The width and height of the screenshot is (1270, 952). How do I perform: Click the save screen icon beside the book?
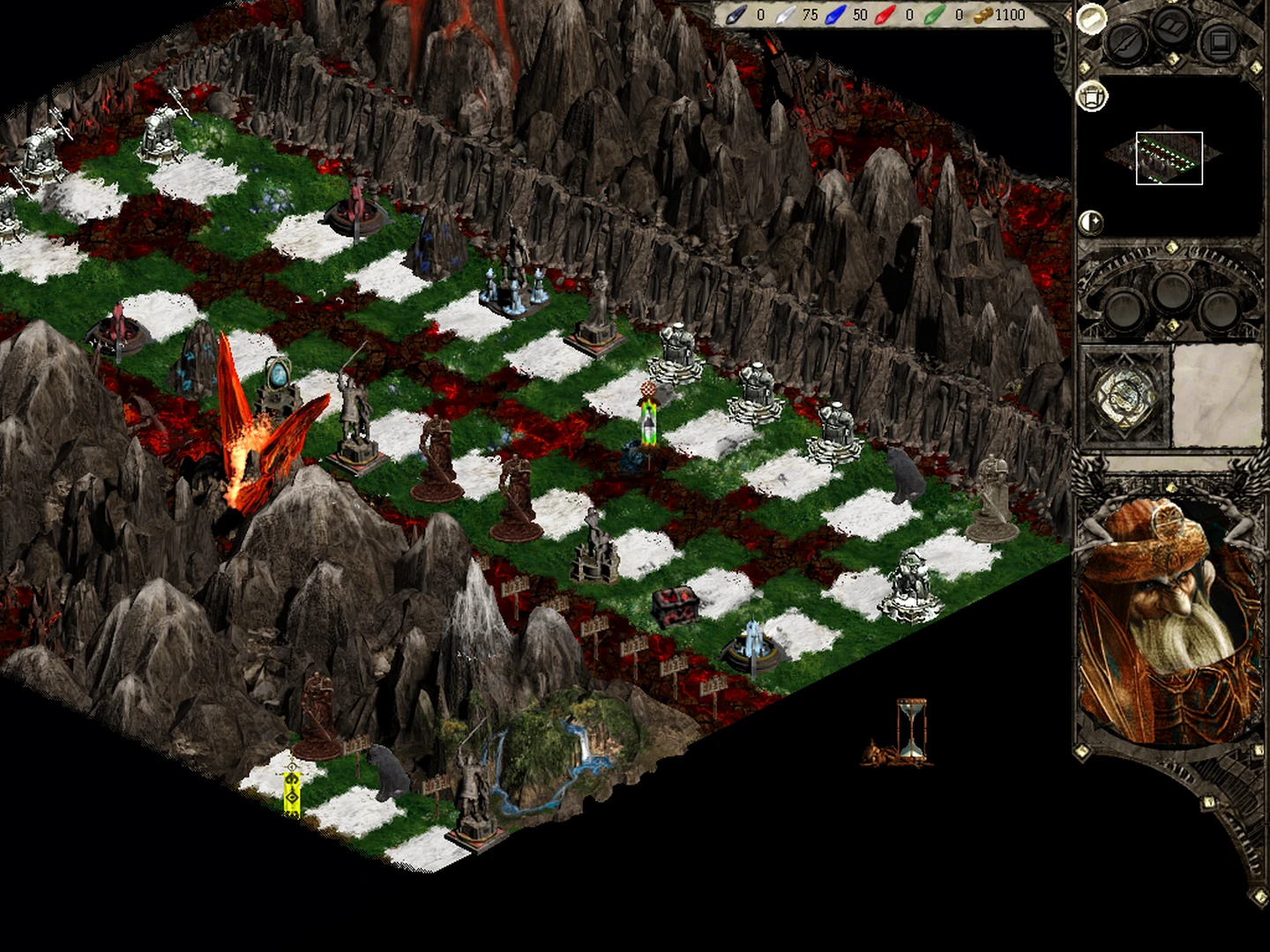tap(1218, 42)
